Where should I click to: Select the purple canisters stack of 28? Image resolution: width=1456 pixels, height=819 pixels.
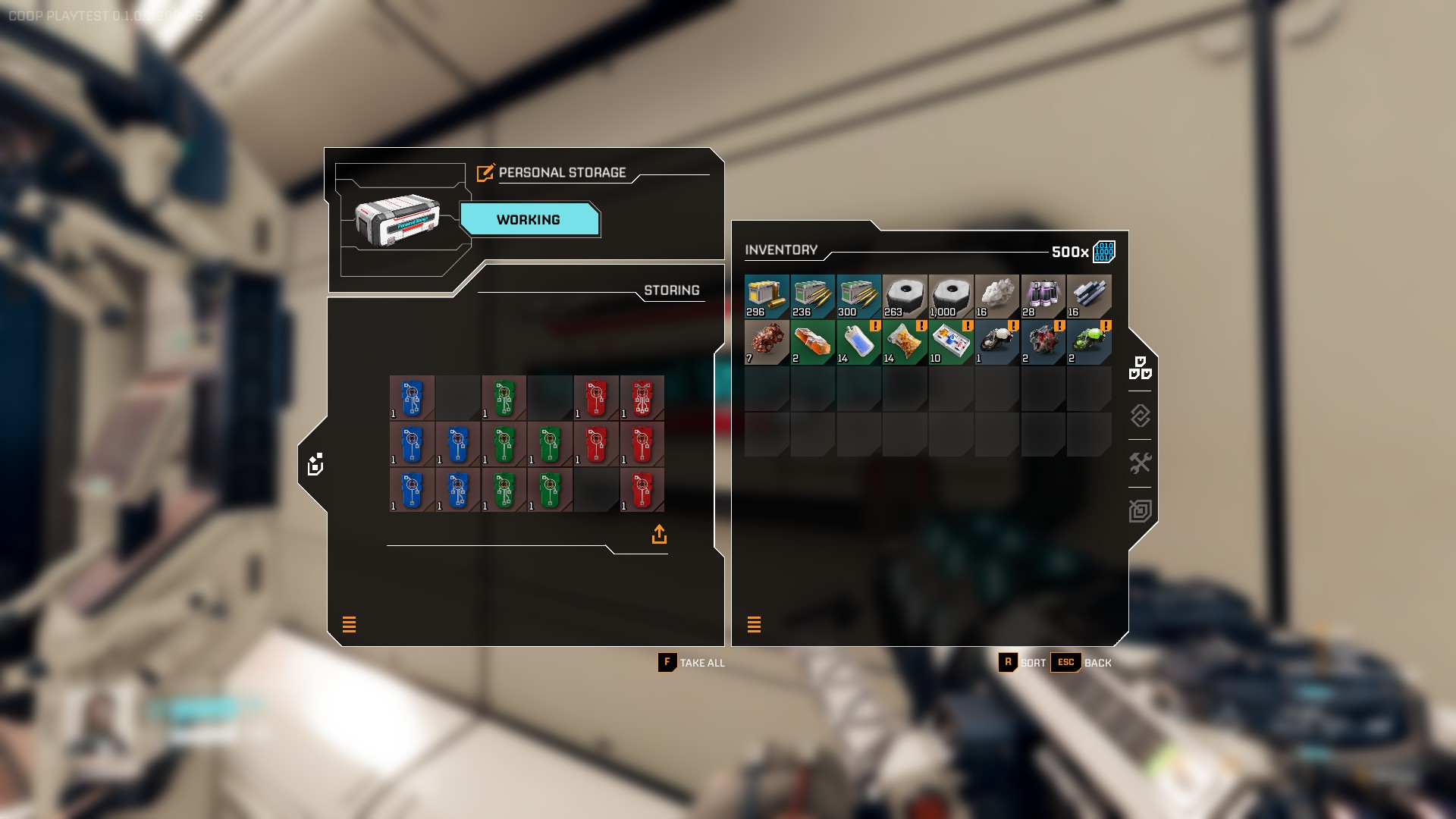[x=1043, y=297]
